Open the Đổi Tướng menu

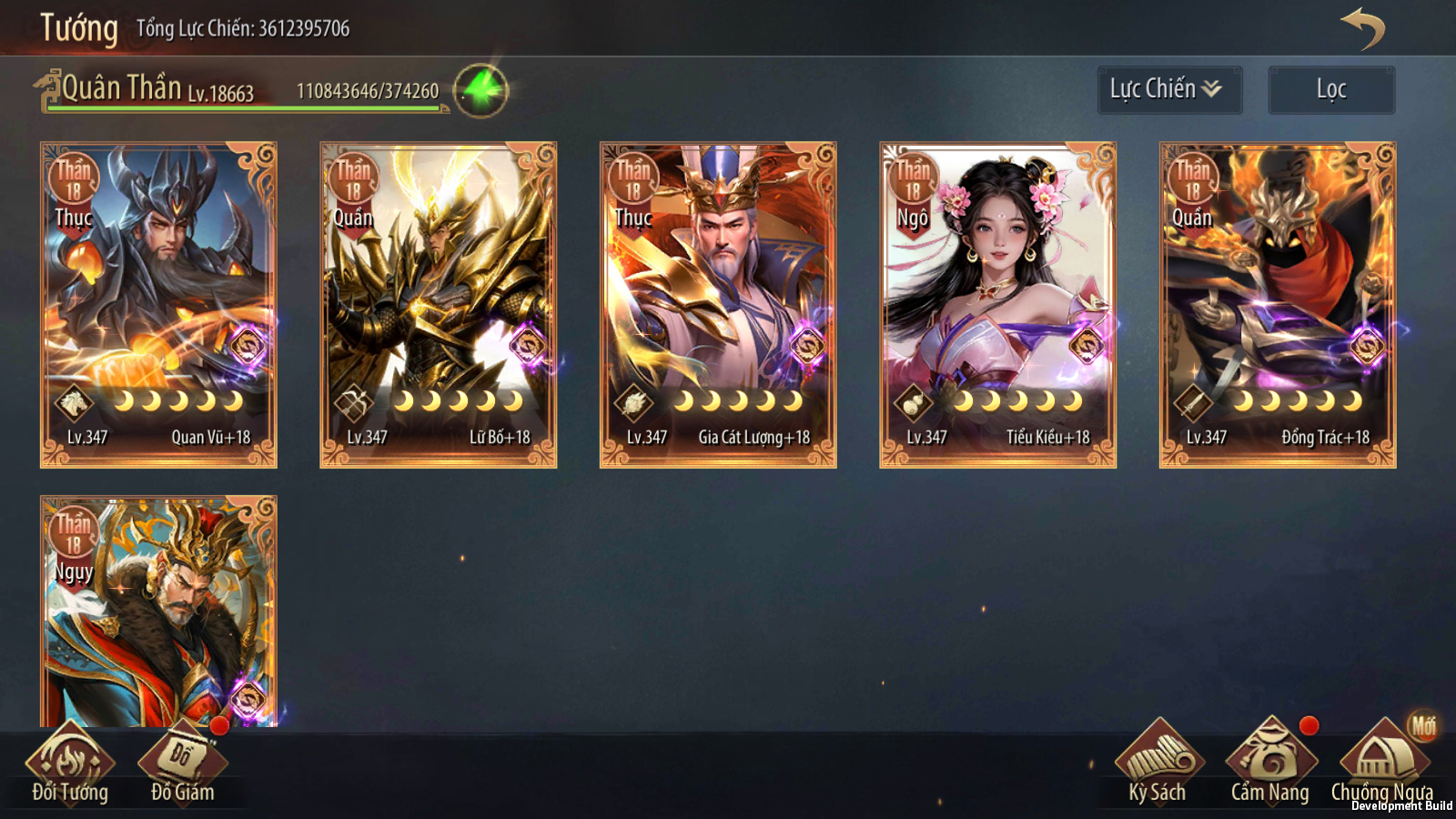tap(70, 766)
